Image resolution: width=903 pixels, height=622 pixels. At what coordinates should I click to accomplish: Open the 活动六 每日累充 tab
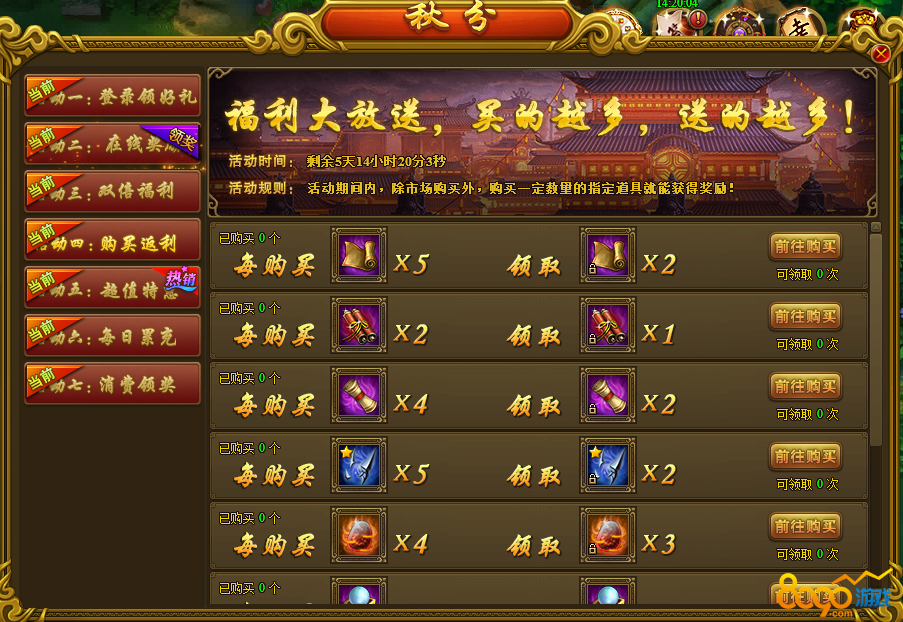pyautogui.click(x=113, y=336)
